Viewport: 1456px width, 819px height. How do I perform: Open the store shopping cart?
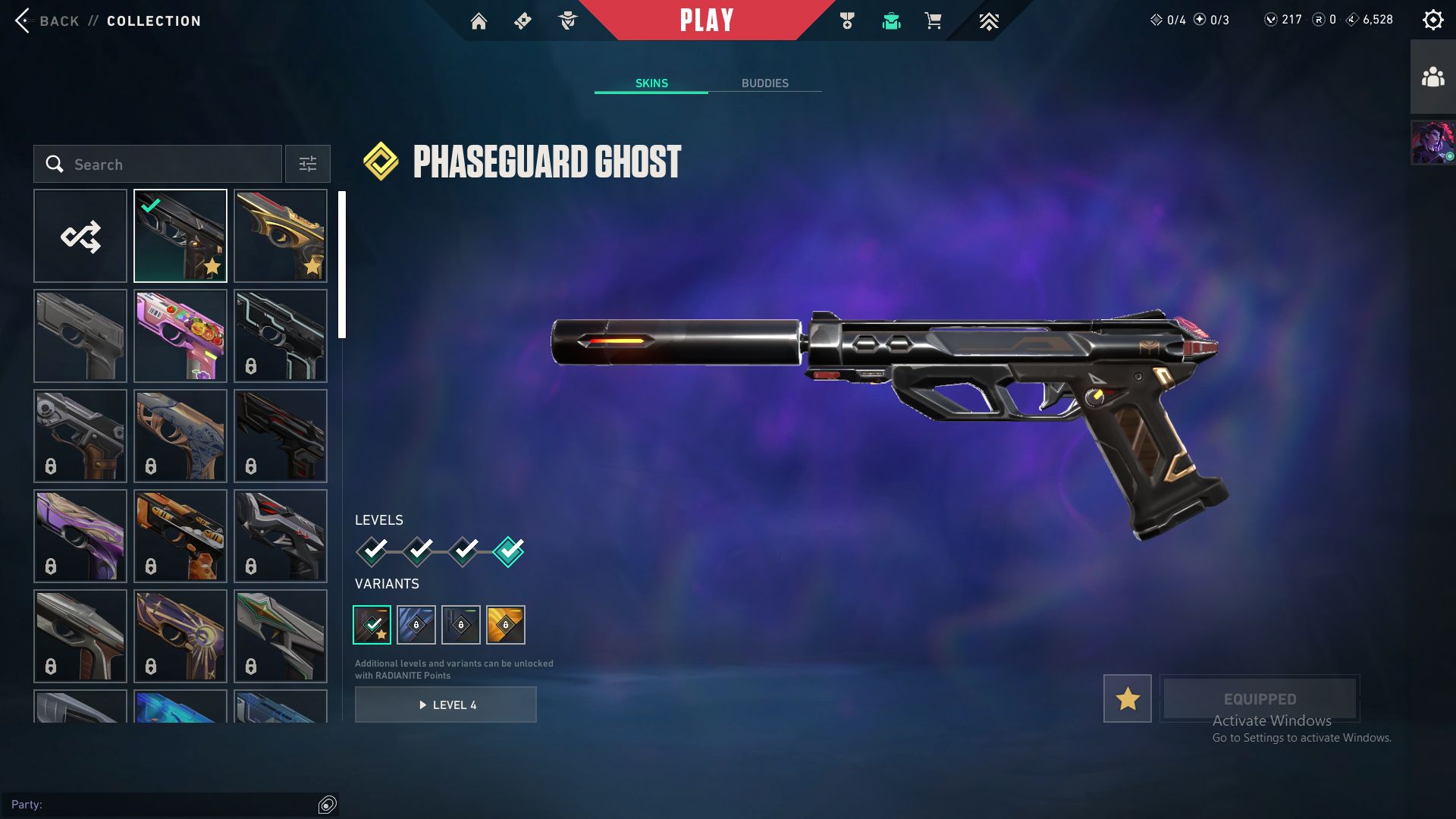pos(933,21)
